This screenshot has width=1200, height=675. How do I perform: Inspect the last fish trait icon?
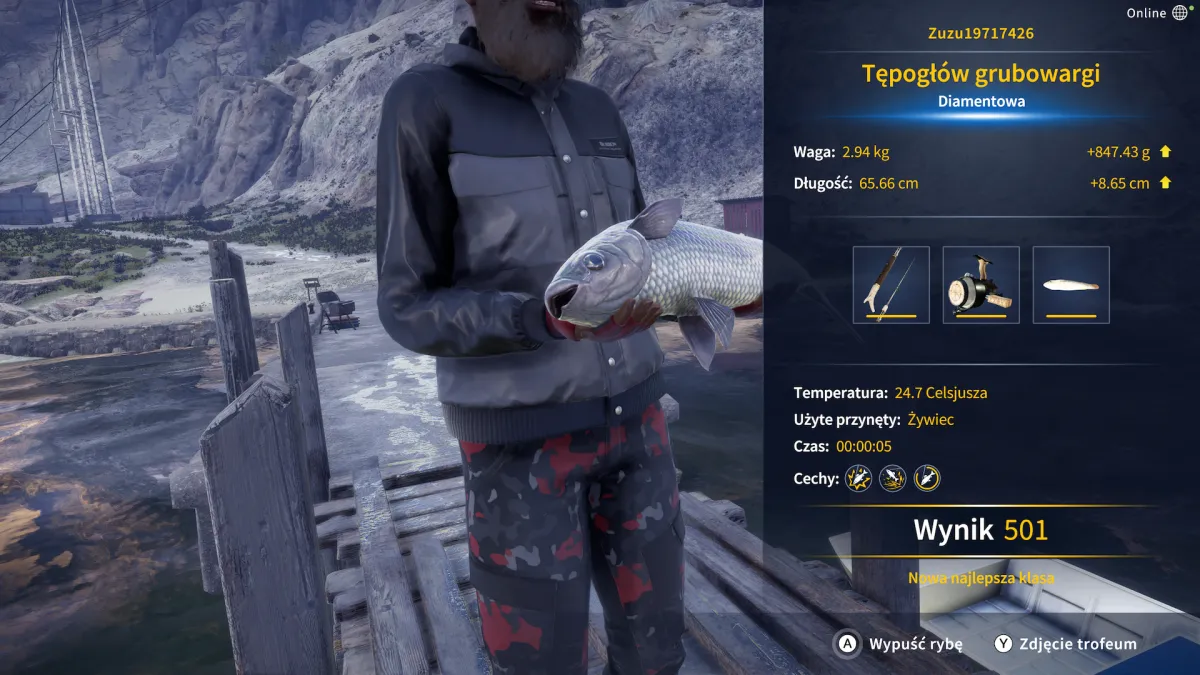pyautogui.click(x=927, y=478)
